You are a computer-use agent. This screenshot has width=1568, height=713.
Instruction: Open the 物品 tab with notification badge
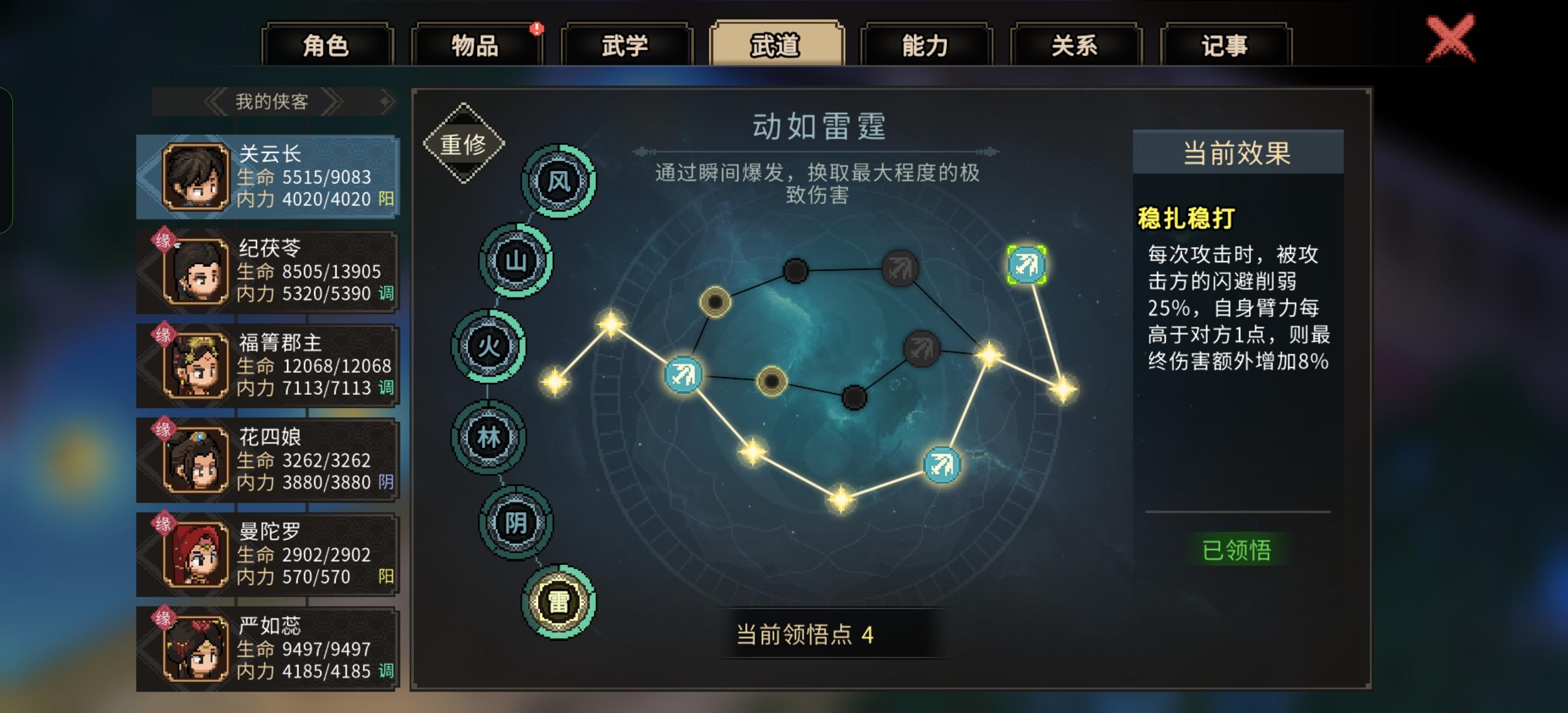[x=474, y=46]
